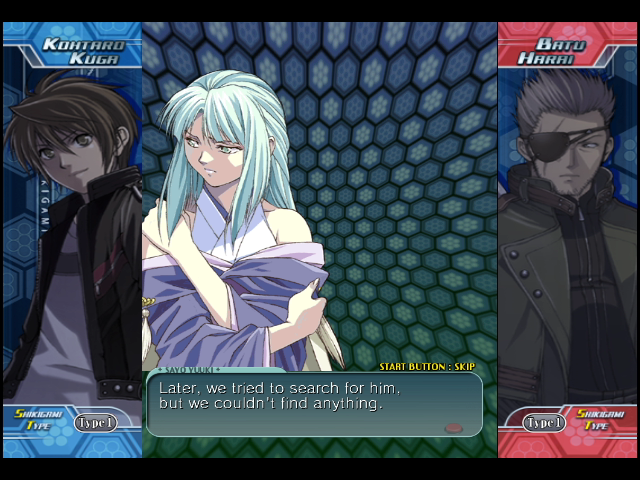Screen dimensions: 640x480
Task: Select Kohtaro Kuga's Type 1 shikigami badge
Action: click(96, 422)
